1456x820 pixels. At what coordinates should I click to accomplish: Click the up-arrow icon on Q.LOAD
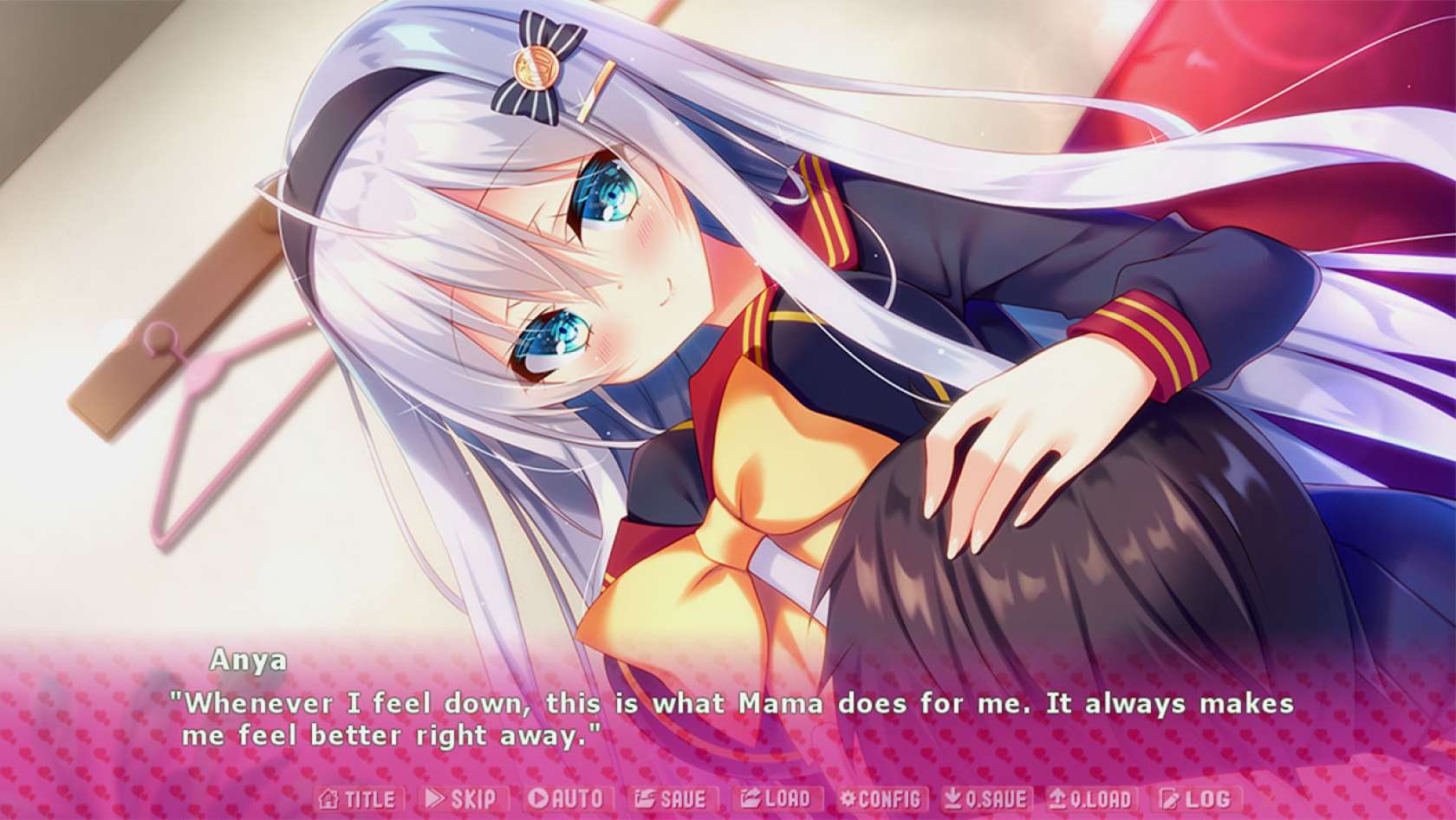pos(1056,799)
